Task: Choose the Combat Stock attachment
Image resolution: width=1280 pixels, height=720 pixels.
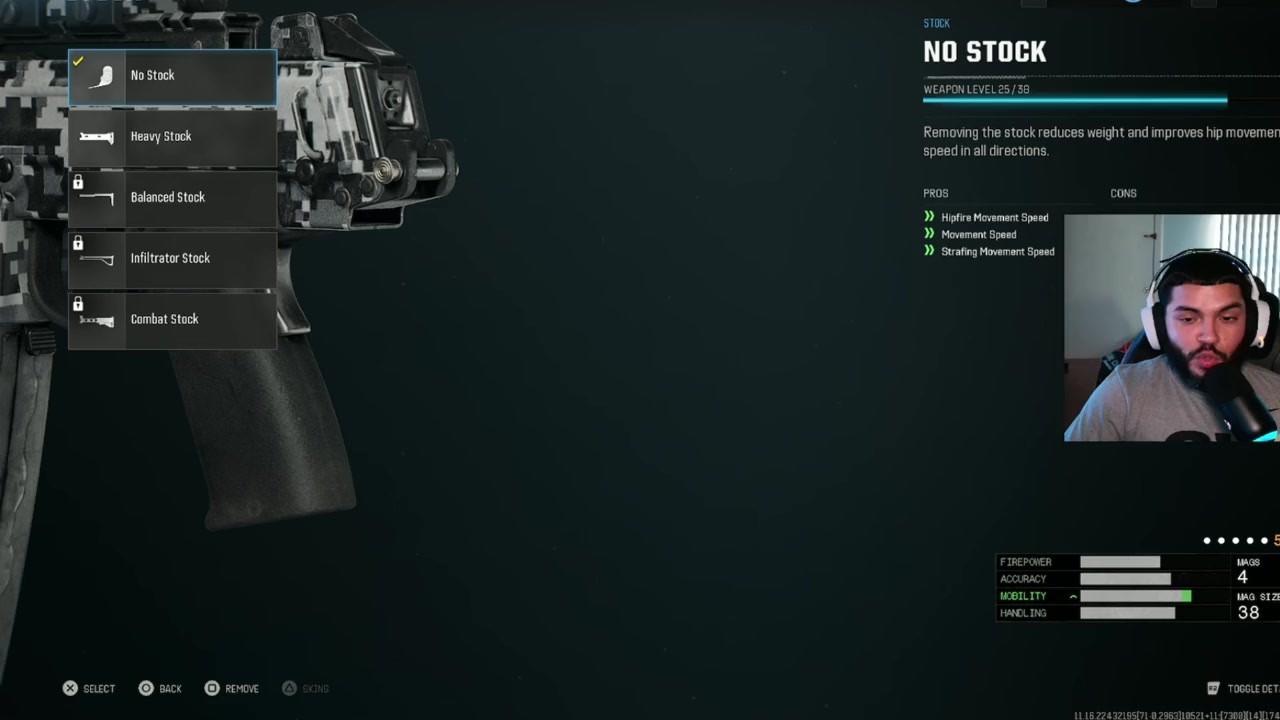Action: point(172,320)
